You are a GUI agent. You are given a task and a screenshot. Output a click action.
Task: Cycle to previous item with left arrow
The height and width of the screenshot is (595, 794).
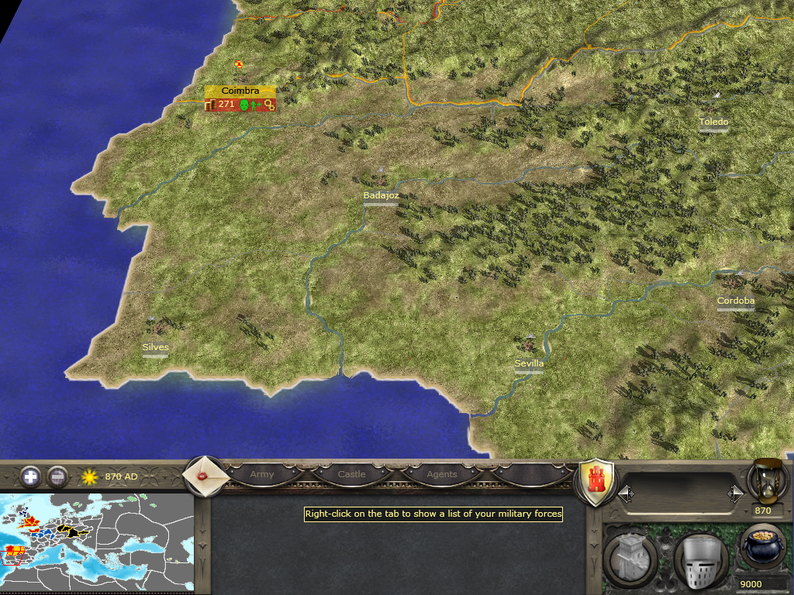(x=626, y=492)
